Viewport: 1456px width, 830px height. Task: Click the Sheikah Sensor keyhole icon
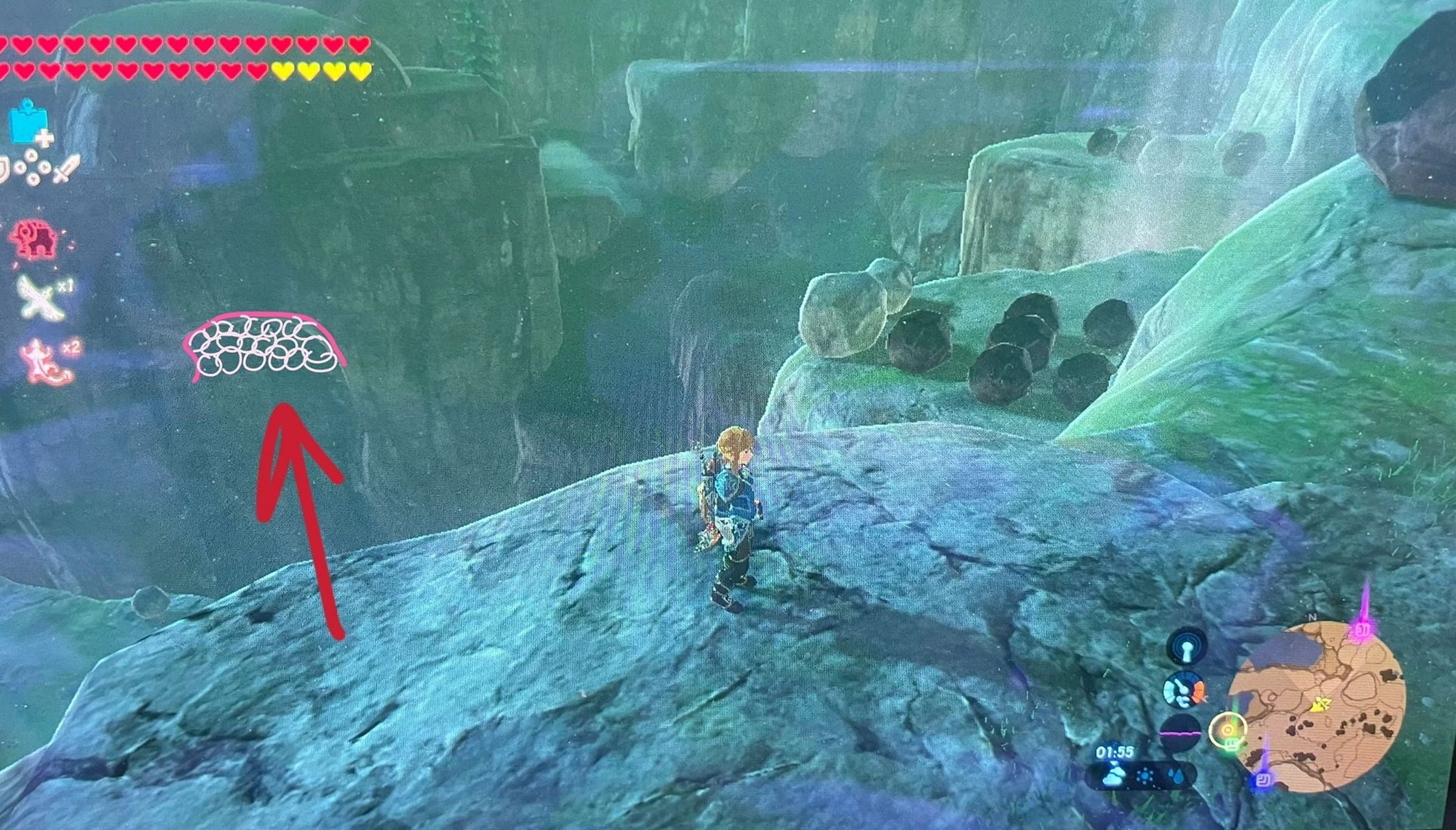click(1186, 648)
